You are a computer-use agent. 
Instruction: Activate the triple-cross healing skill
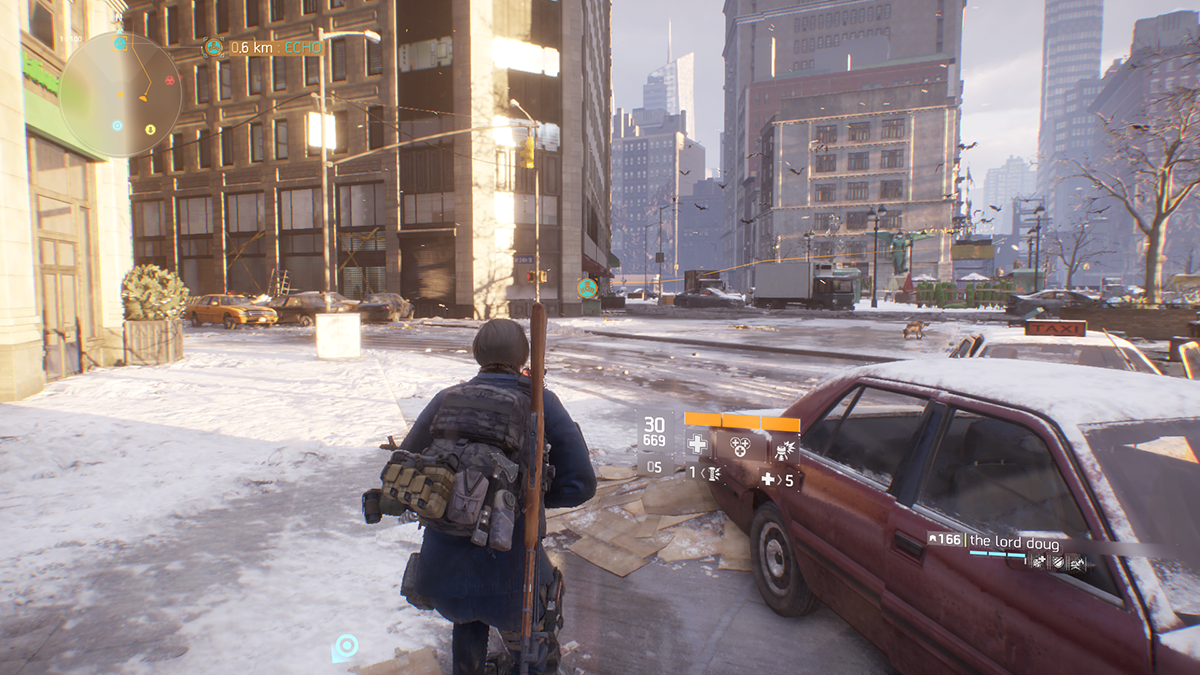click(x=740, y=445)
